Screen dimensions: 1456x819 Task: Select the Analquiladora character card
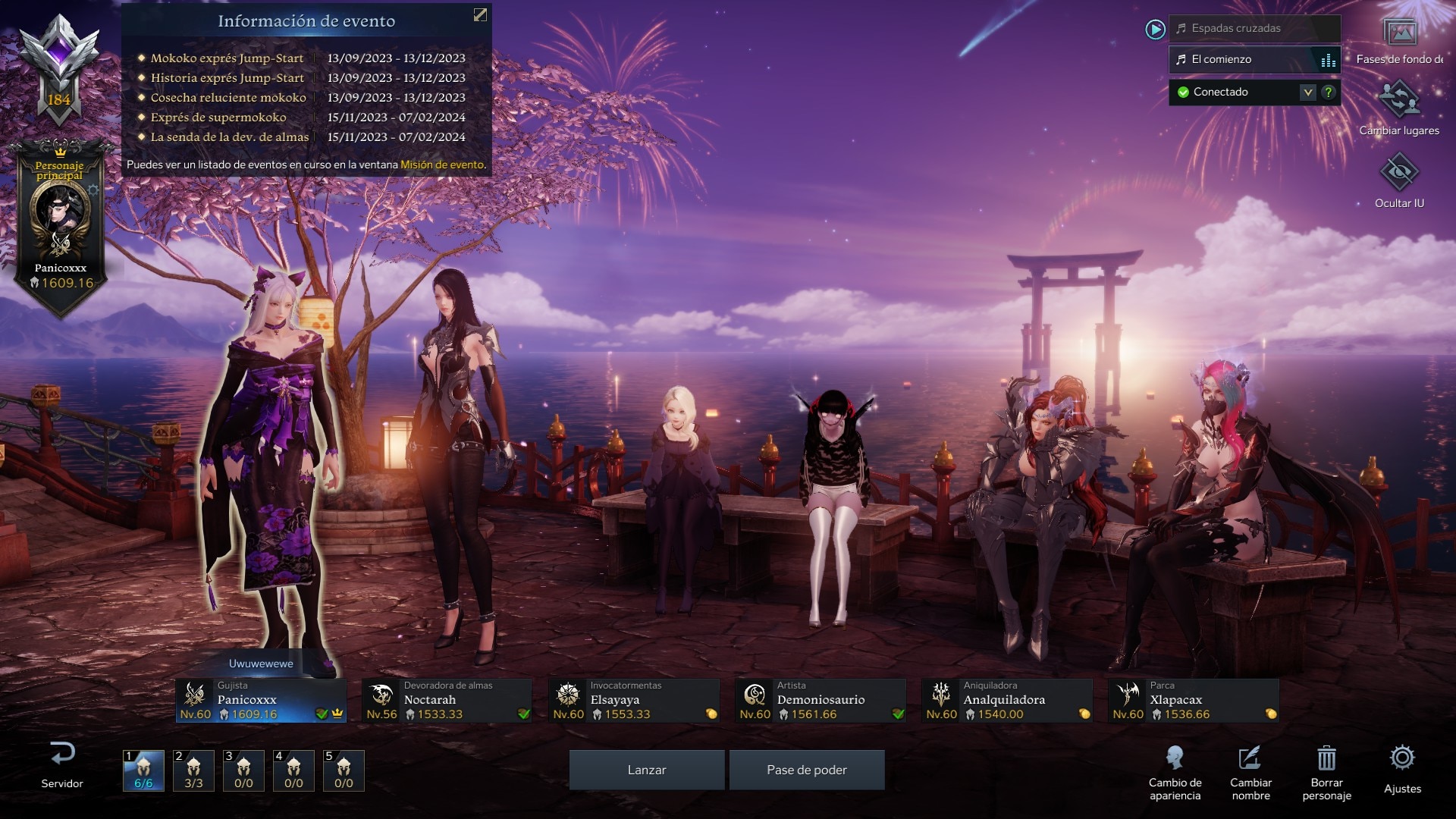click(x=1007, y=701)
